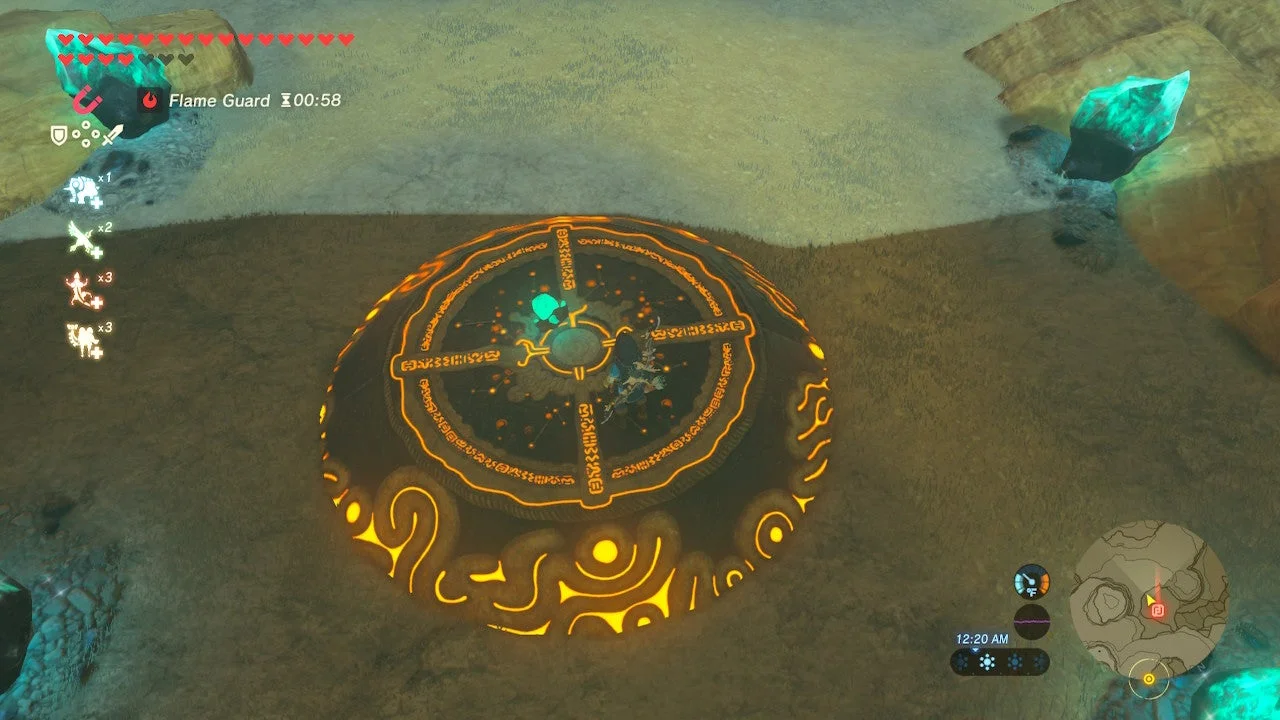1280x720 pixels.
Task: Select the yellow objective marker below the minimap
Action: pyautogui.click(x=1148, y=679)
